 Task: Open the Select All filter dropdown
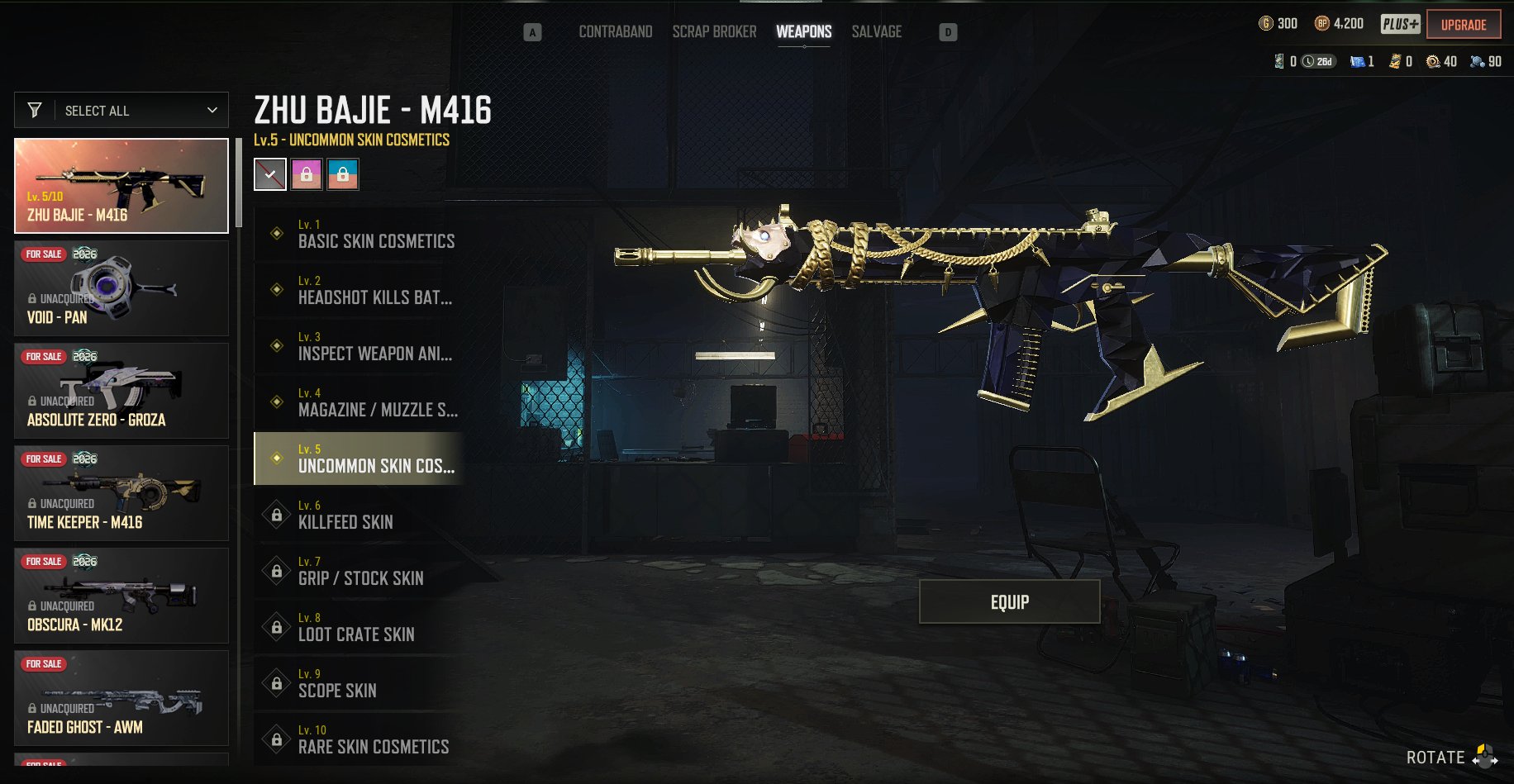[x=121, y=110]
